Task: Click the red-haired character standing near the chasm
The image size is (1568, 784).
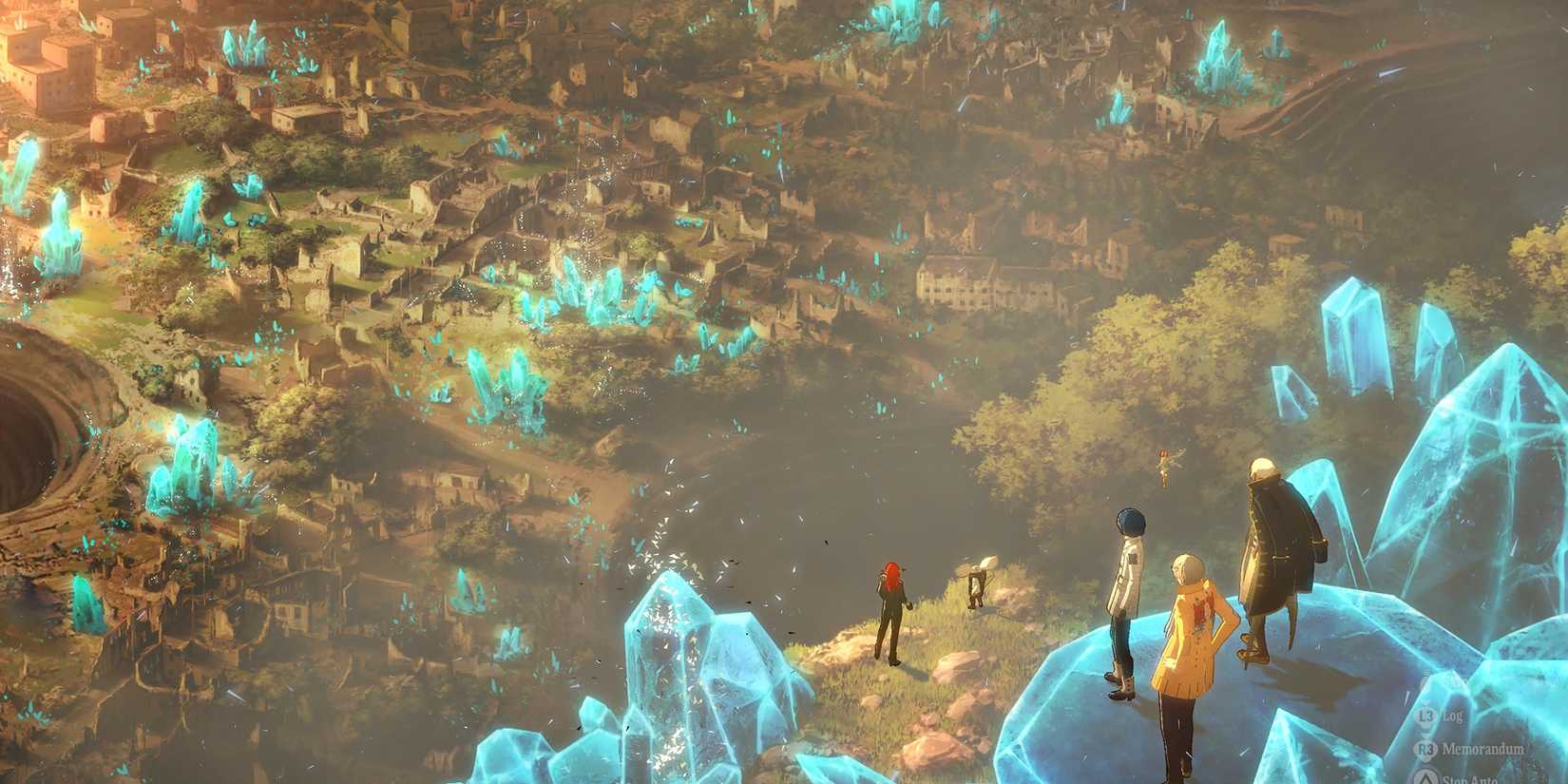Action: pyautogui.click(x=892, y=608)
